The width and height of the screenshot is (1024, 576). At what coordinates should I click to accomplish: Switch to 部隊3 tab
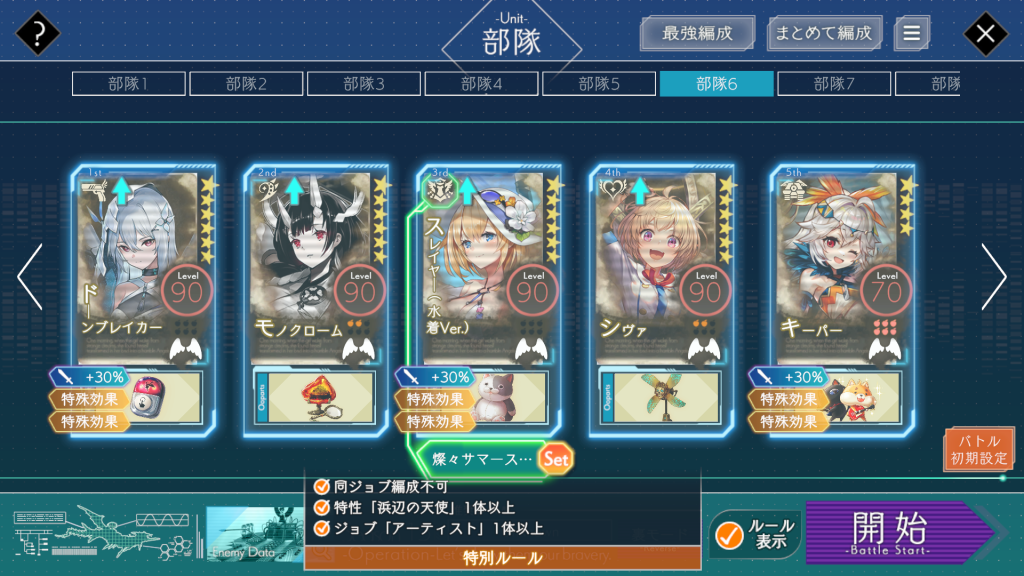click(x=364, y=84)
